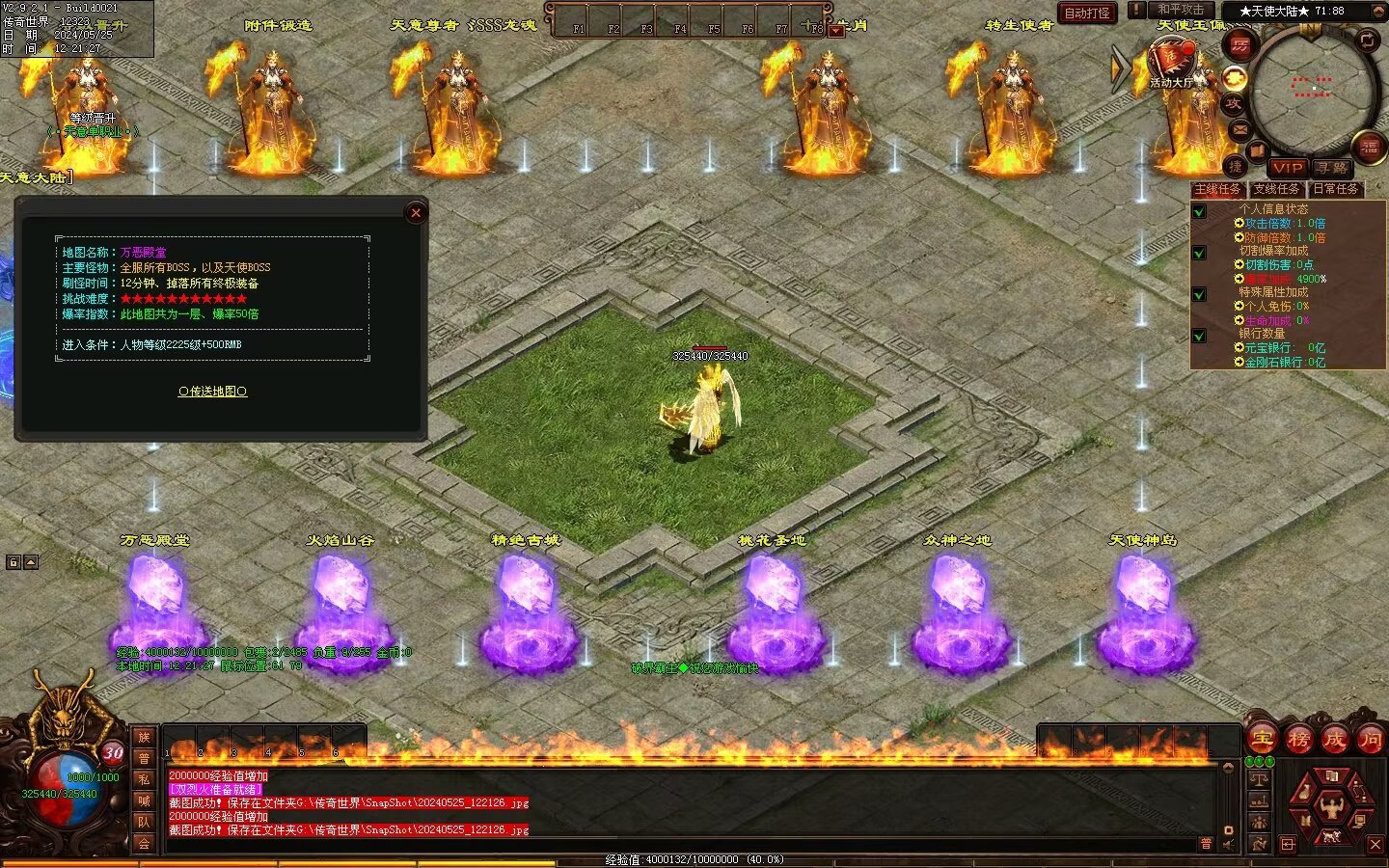Switch the 和平攻击 attack mode
The width and height of the screenshot is (1389, 868).
tap(1181, 10)
